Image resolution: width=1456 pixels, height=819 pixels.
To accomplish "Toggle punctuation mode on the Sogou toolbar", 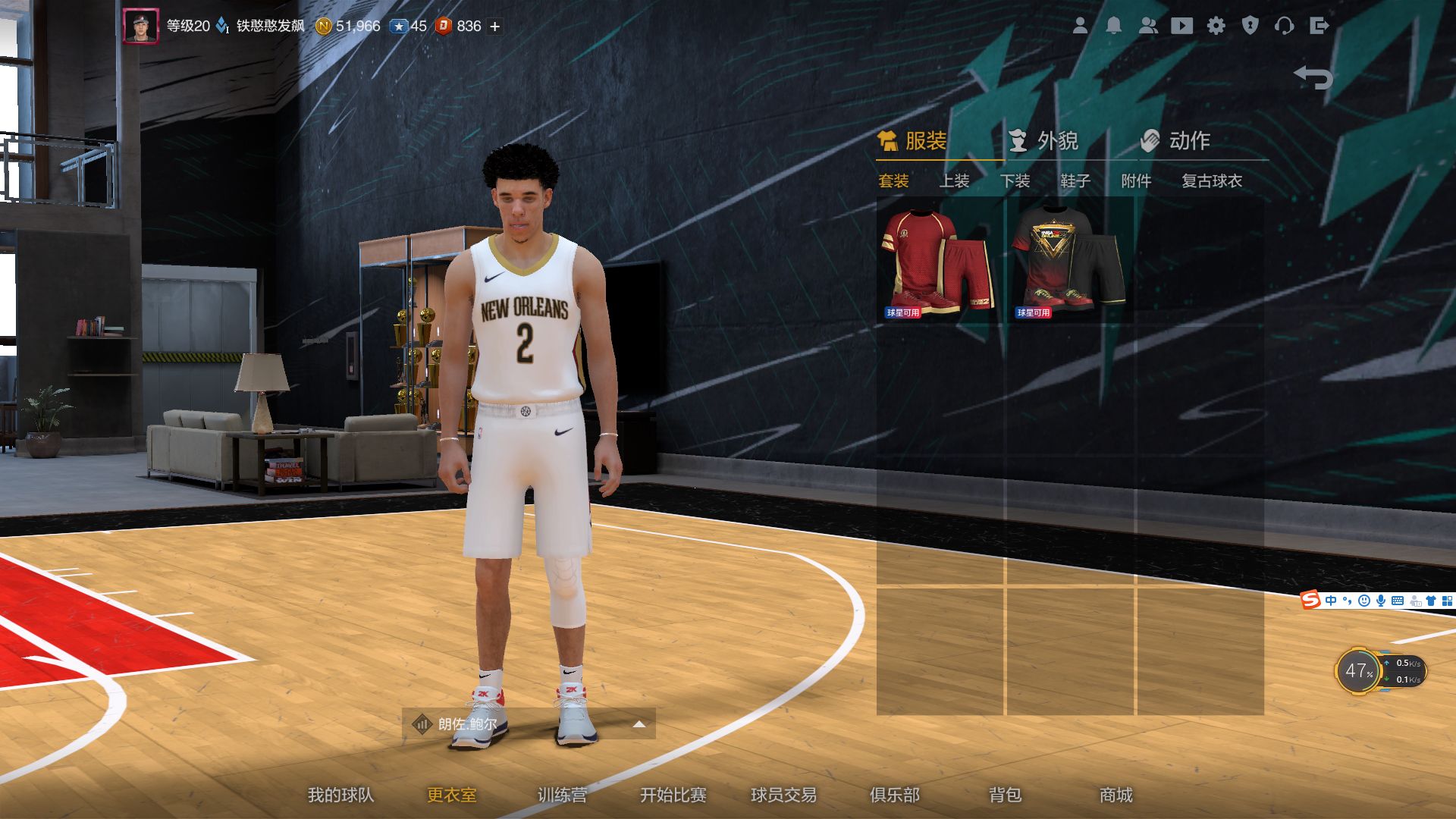I will (x=1347, y=601).
